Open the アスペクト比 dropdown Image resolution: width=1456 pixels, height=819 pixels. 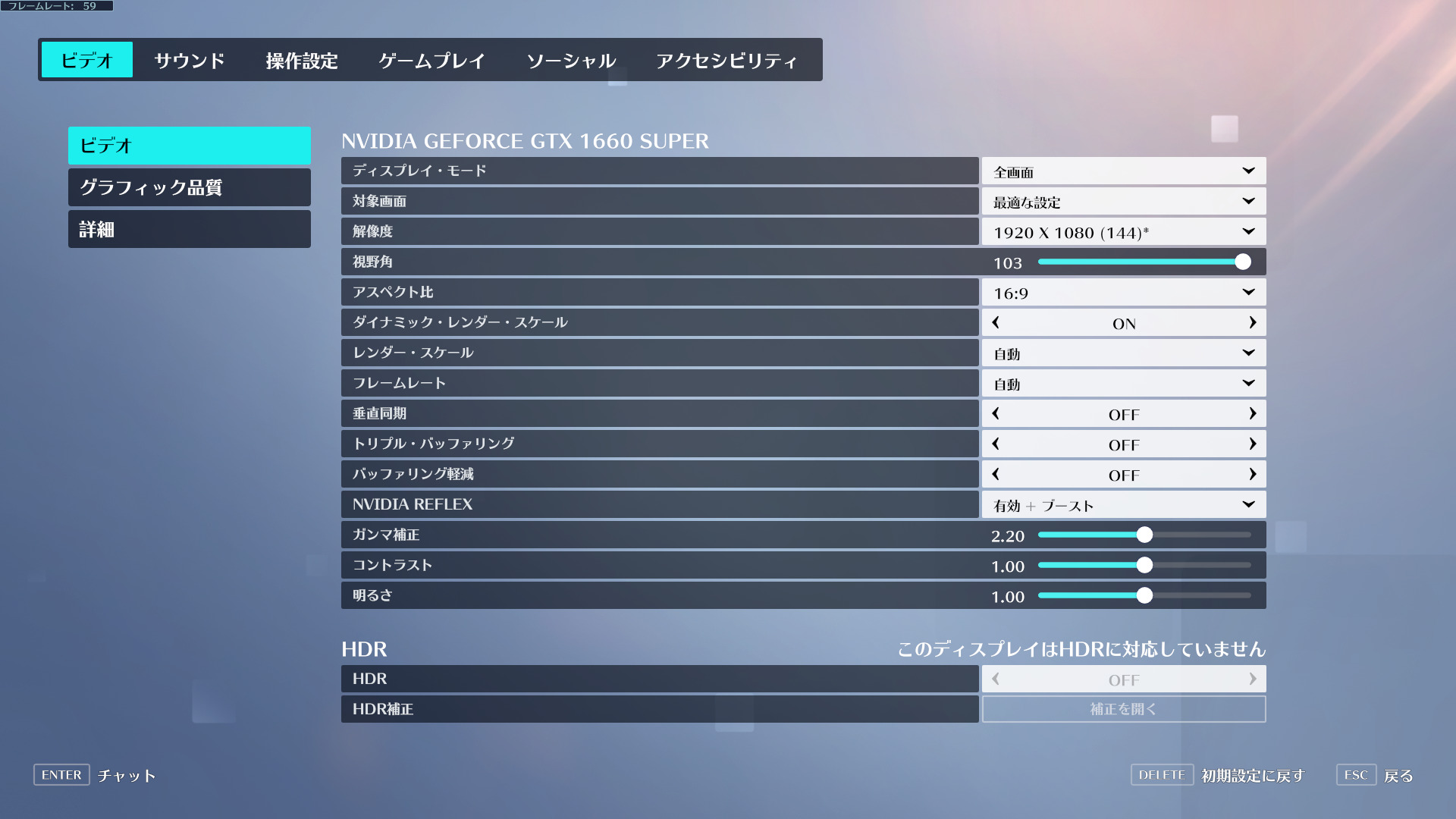click(1247, 292)
